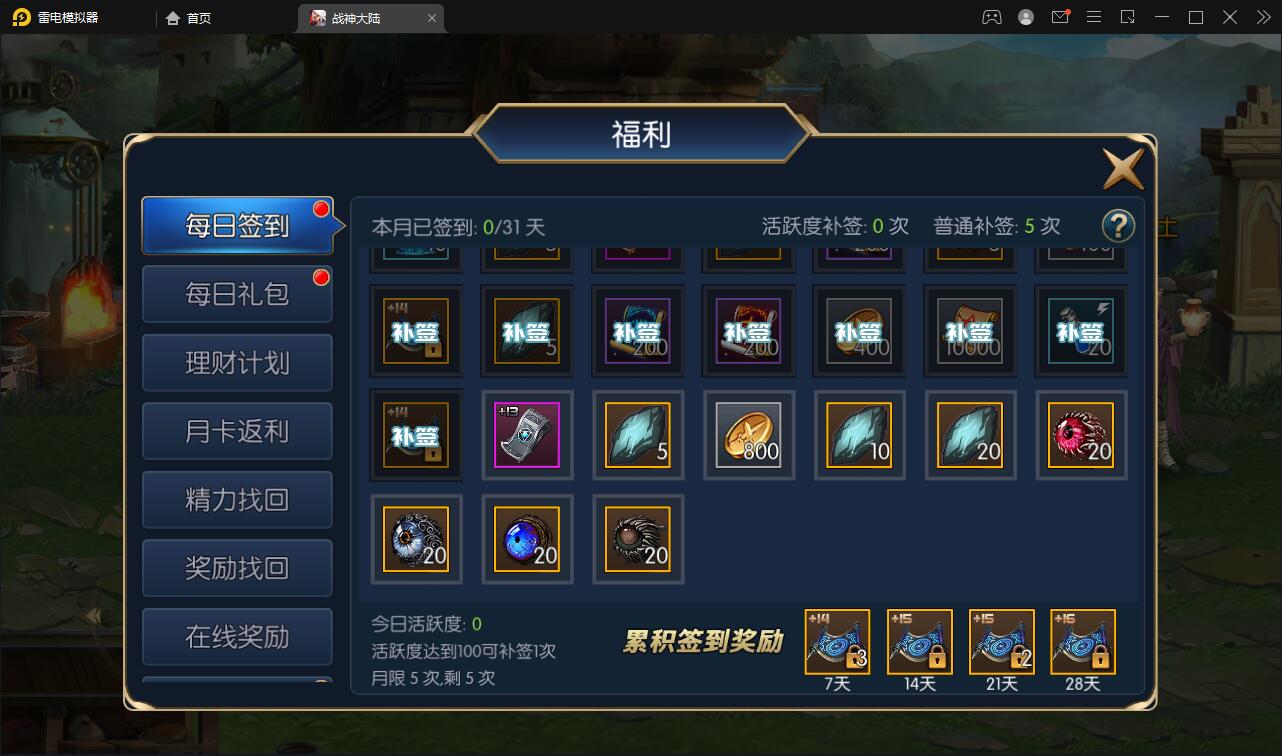This screenshot has width=1282, height=756.
Task: Select the dark feather orb showing 20
Action: (x=637, y=539)
